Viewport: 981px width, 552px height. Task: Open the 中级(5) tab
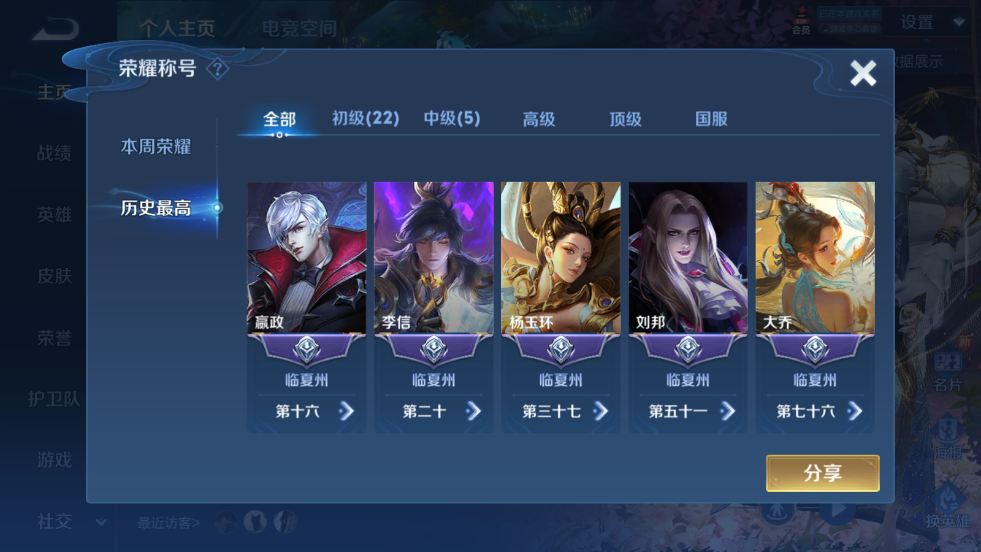[x=452, y=119]
